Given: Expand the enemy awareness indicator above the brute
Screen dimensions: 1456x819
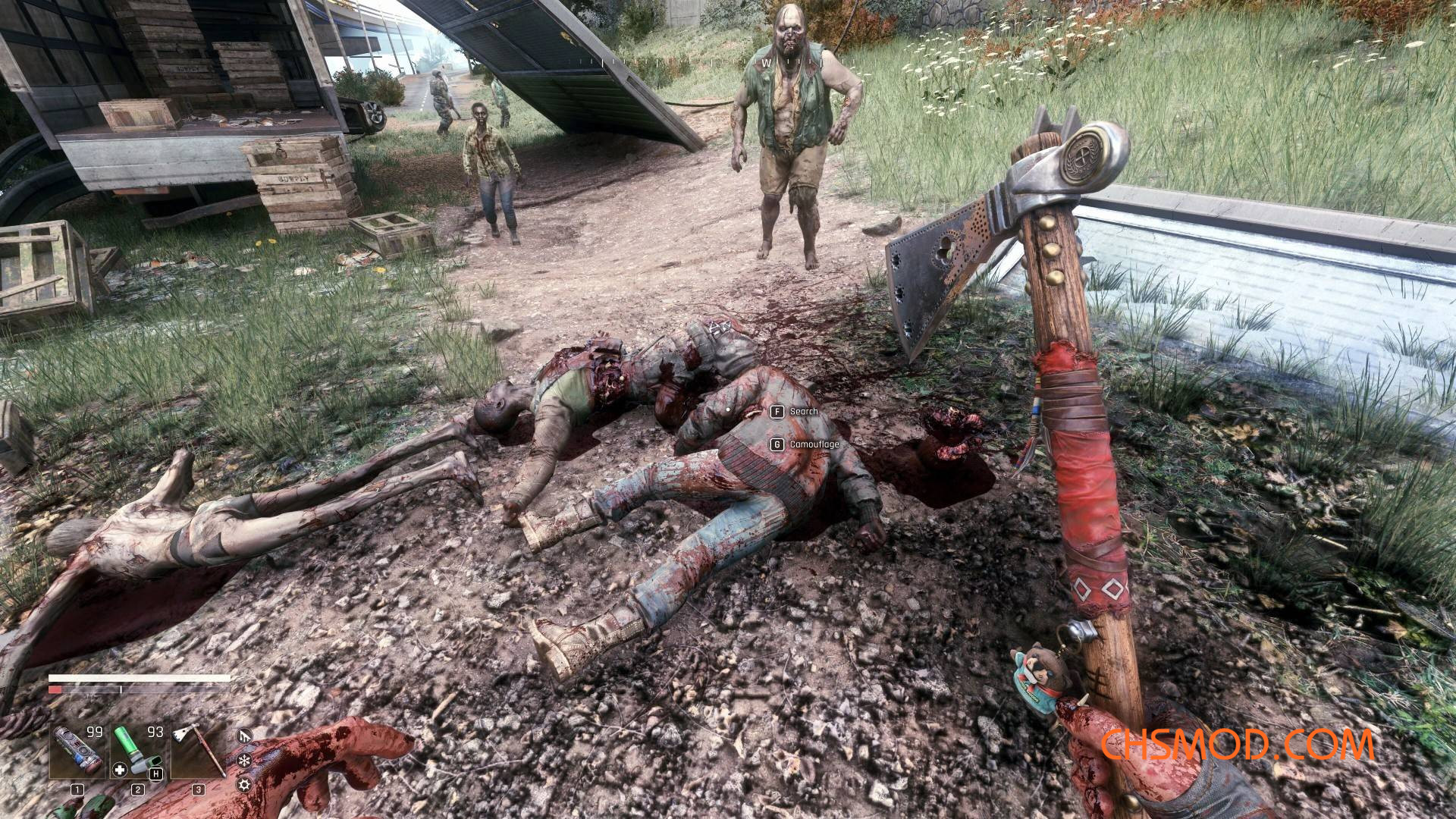Looking at the screenshot, I should 767,62.
